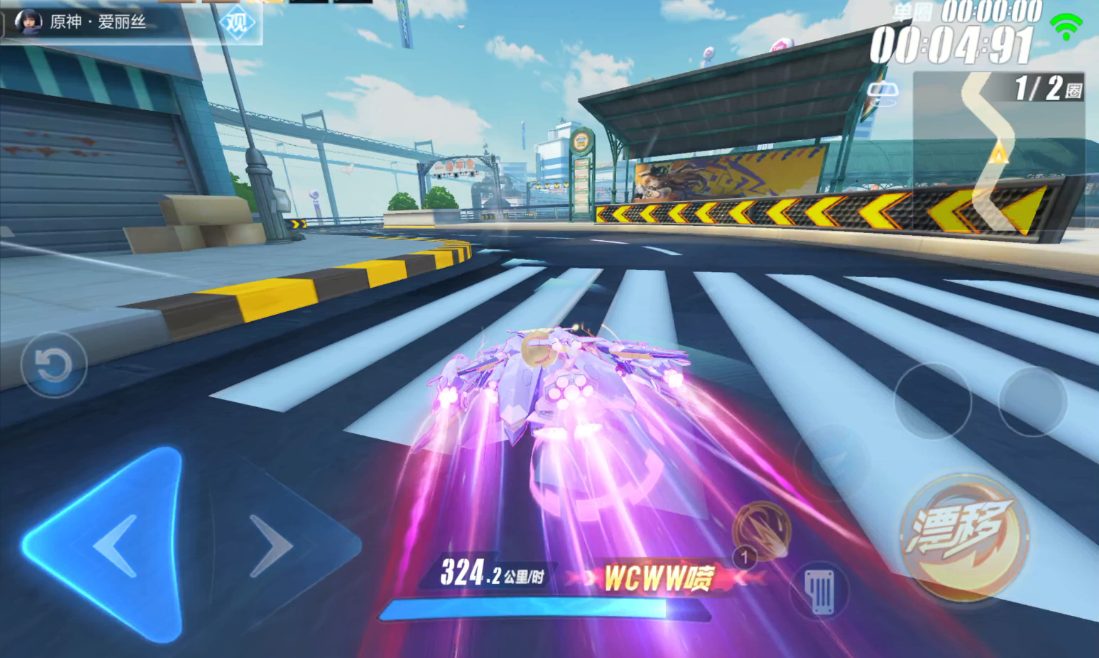Image resolution: width=1099 pixels, height=658 pixels.
Task: Toggle the 观 spectate button
Action: tap(237, 22)
